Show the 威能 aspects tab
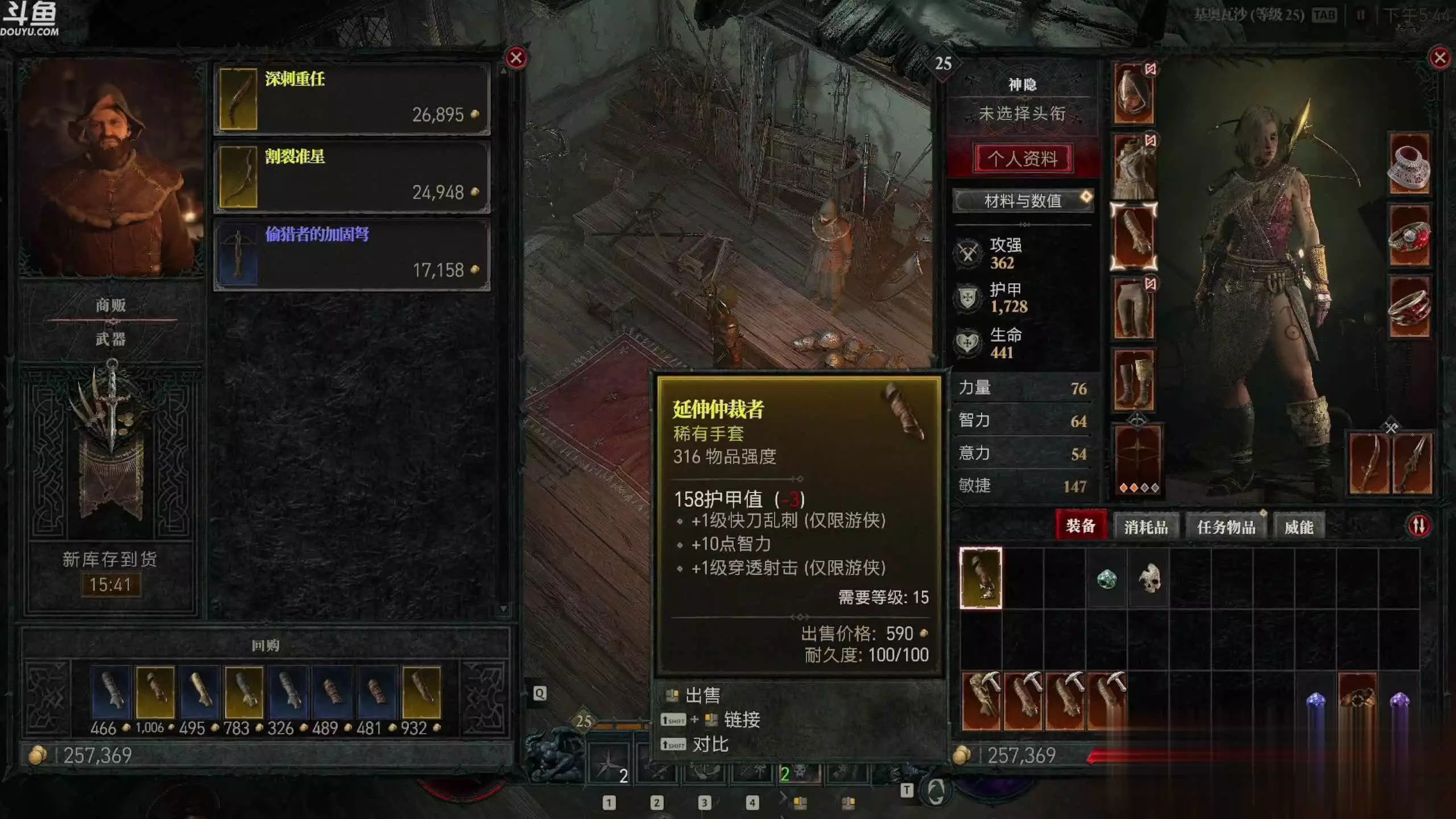The image size is (1456, 819). [x=1298, y=527]
